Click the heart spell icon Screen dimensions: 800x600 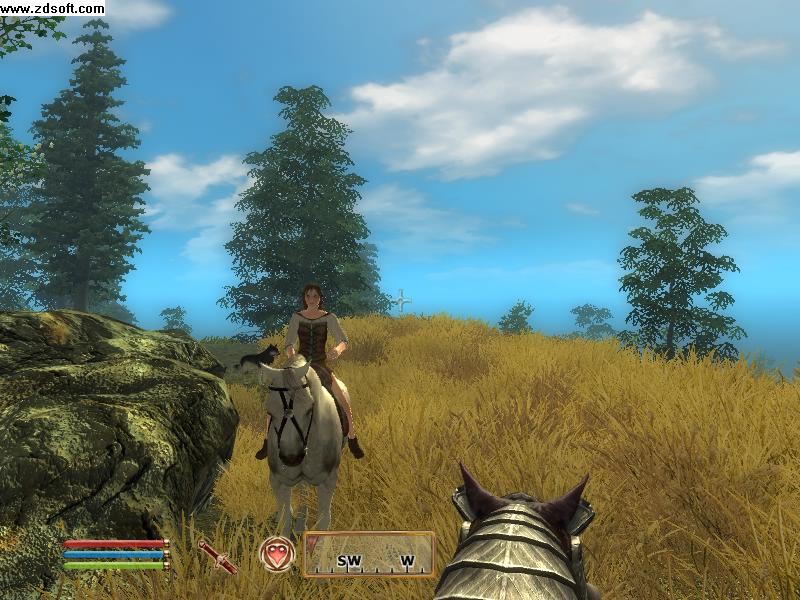click(277, 554)
